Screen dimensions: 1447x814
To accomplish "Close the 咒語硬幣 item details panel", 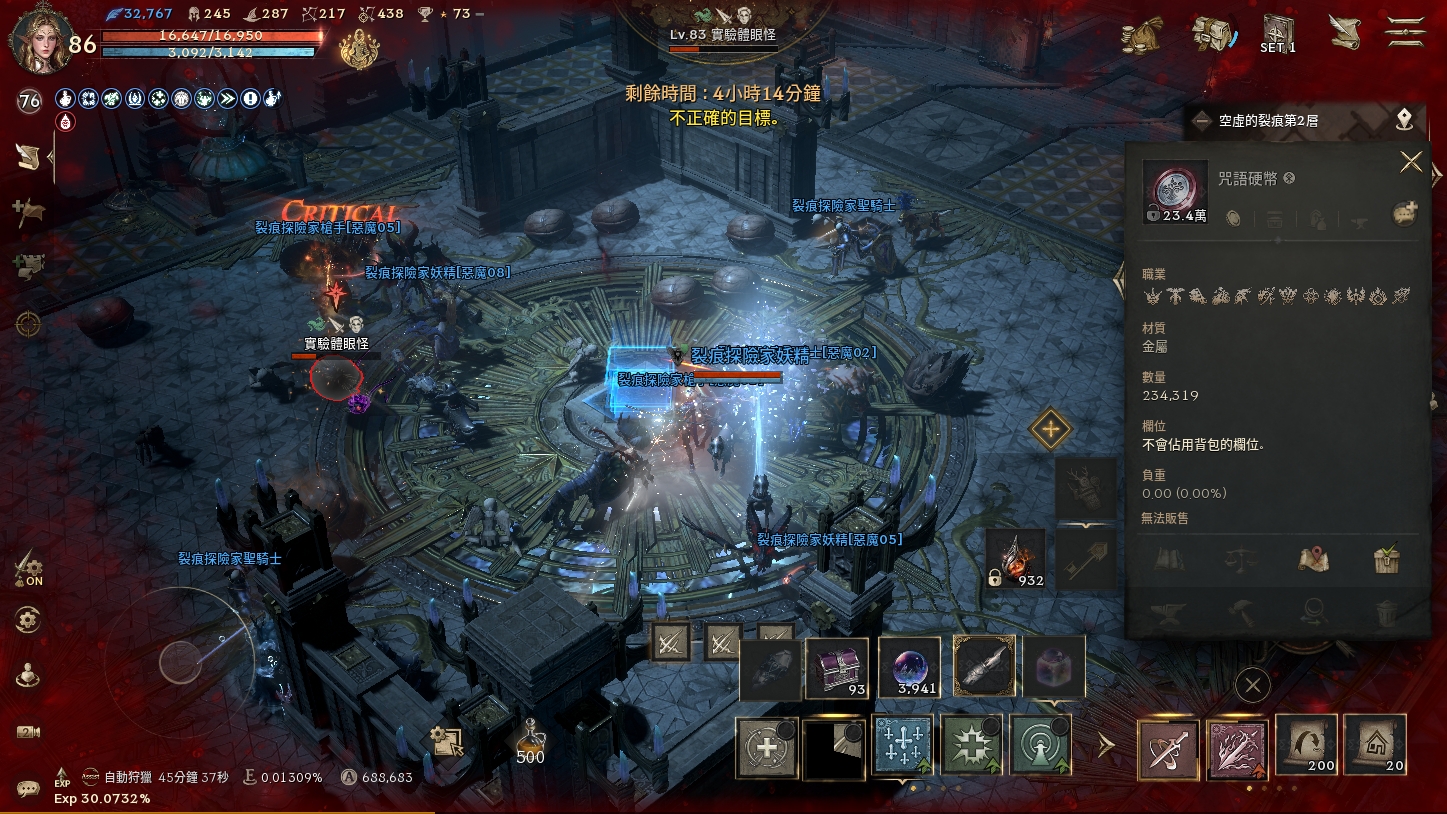I will coord(1410,162).
